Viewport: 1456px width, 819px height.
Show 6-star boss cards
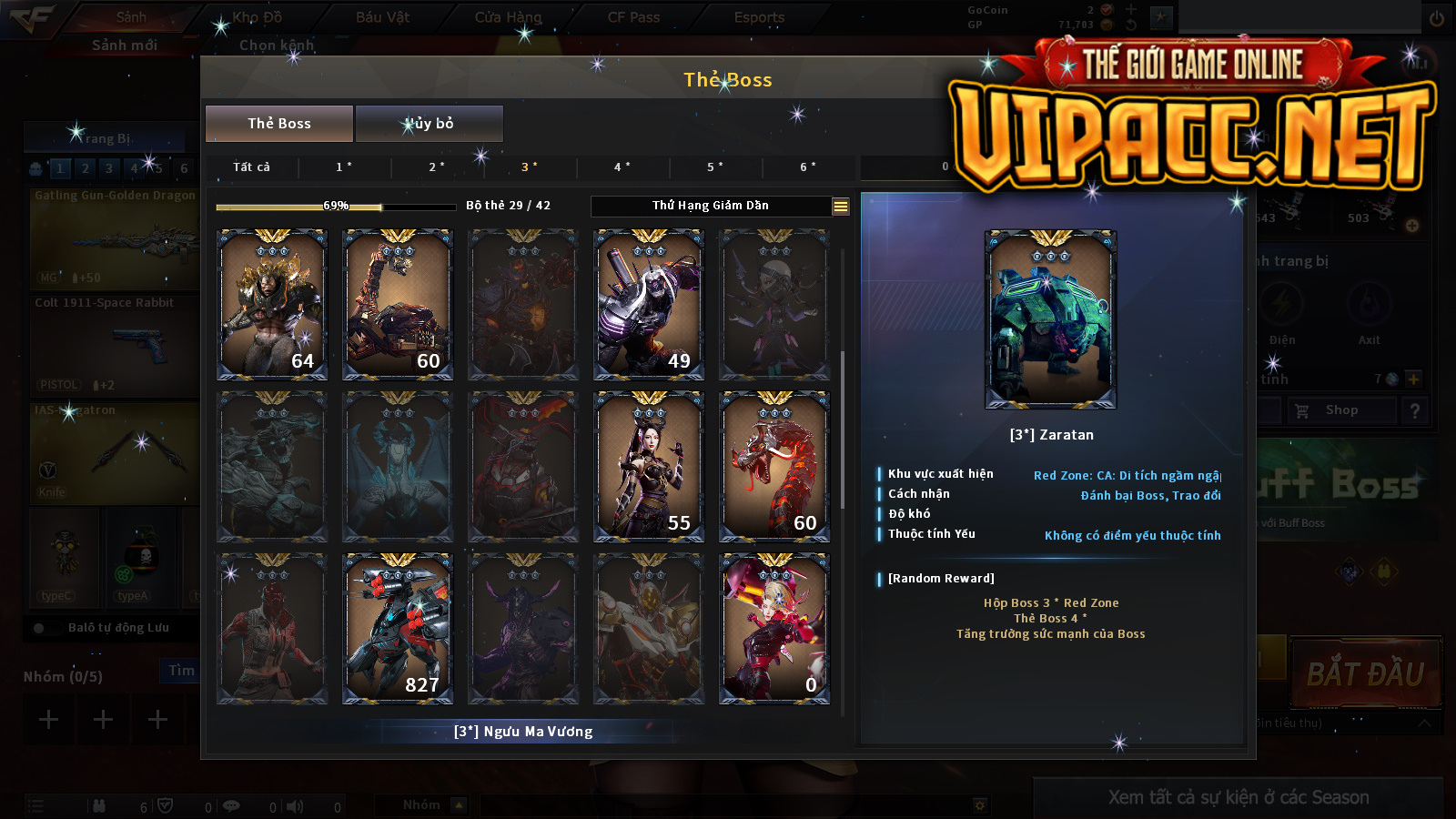click(x=808, y=167)
